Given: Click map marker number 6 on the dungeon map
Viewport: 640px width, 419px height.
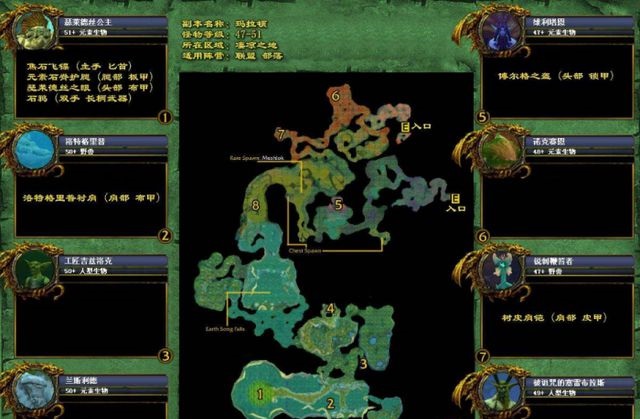Looking at the screenshot, I should (x=336, y=97).
